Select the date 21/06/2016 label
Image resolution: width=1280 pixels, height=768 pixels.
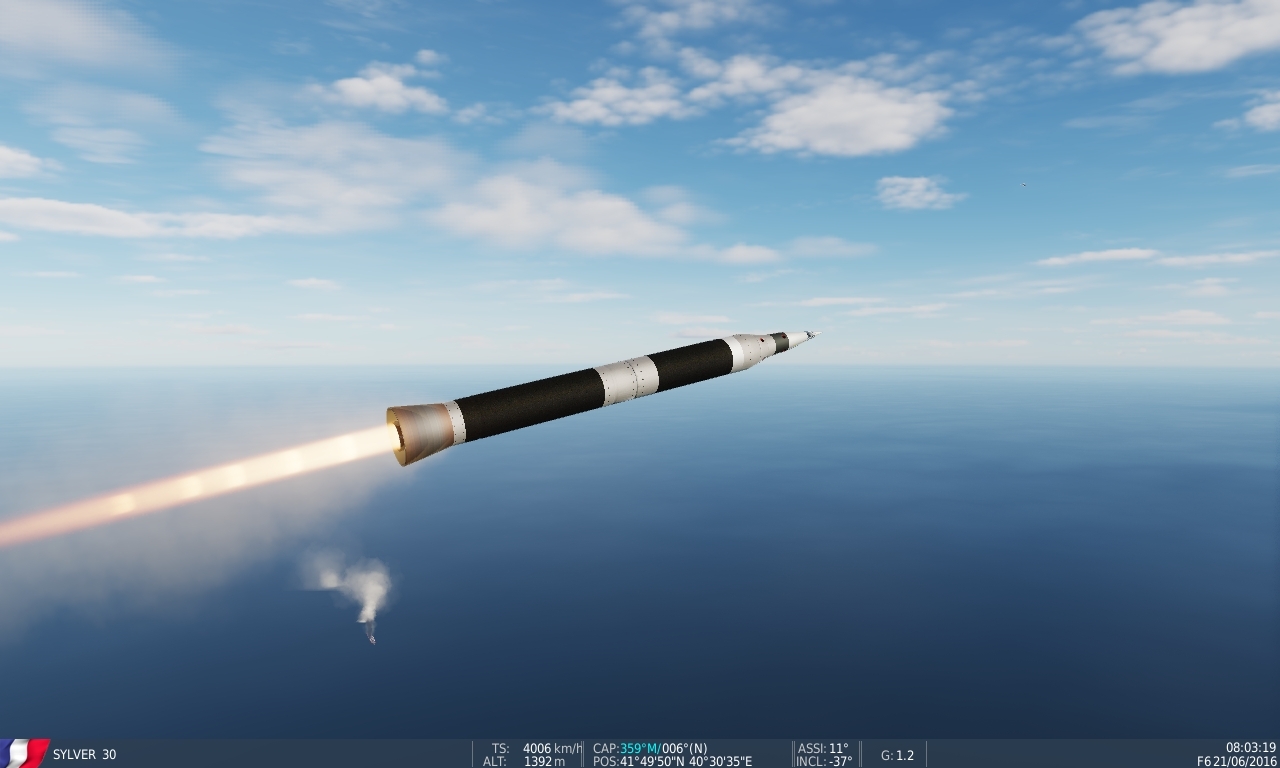coord(1243,760)
